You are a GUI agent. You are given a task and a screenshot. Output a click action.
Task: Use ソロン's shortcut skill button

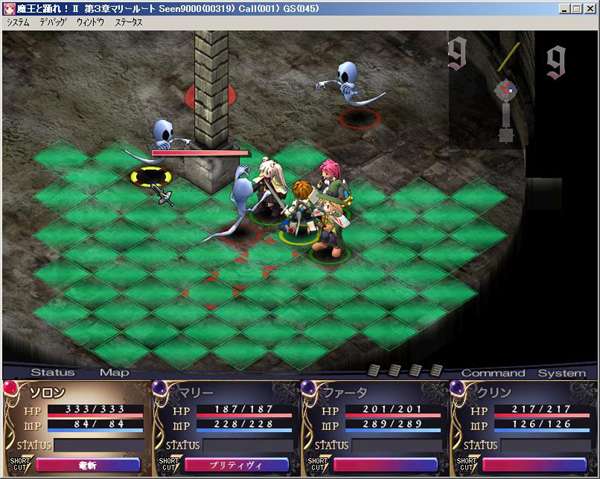click(87, 464)
